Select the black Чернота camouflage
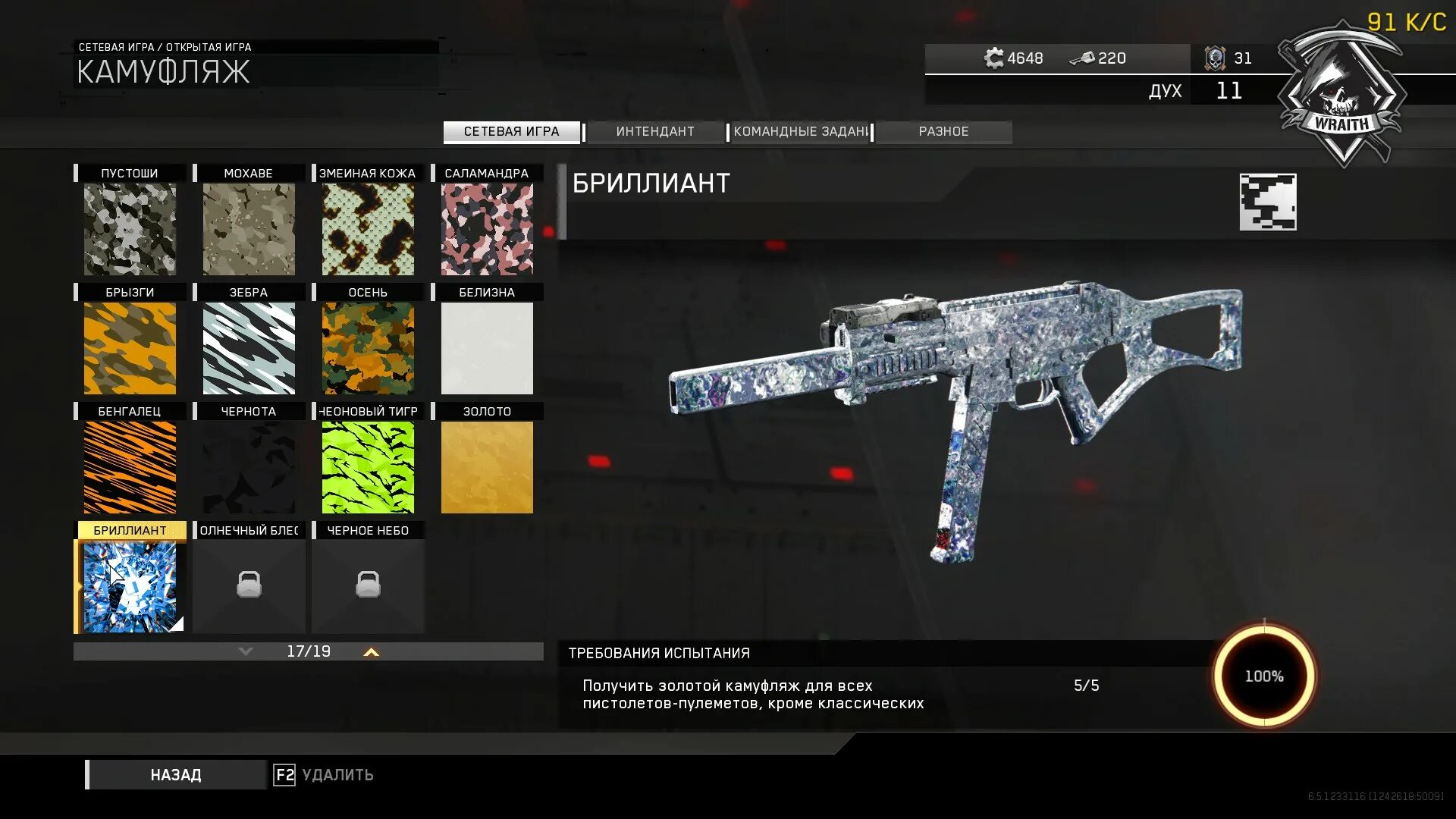 pyautogui.click(x=249, y=467)
